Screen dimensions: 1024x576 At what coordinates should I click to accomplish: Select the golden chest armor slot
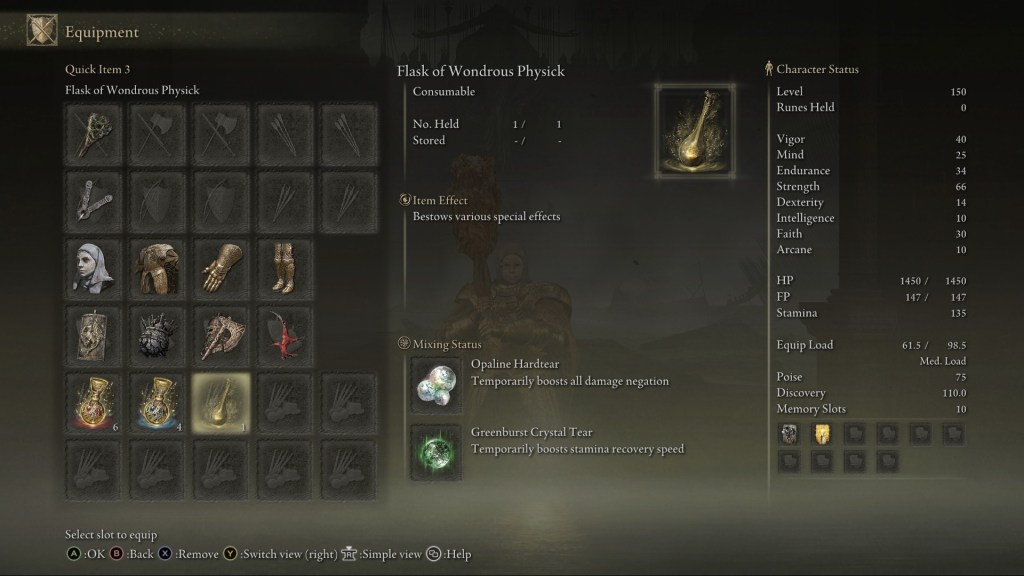[158, 265]
